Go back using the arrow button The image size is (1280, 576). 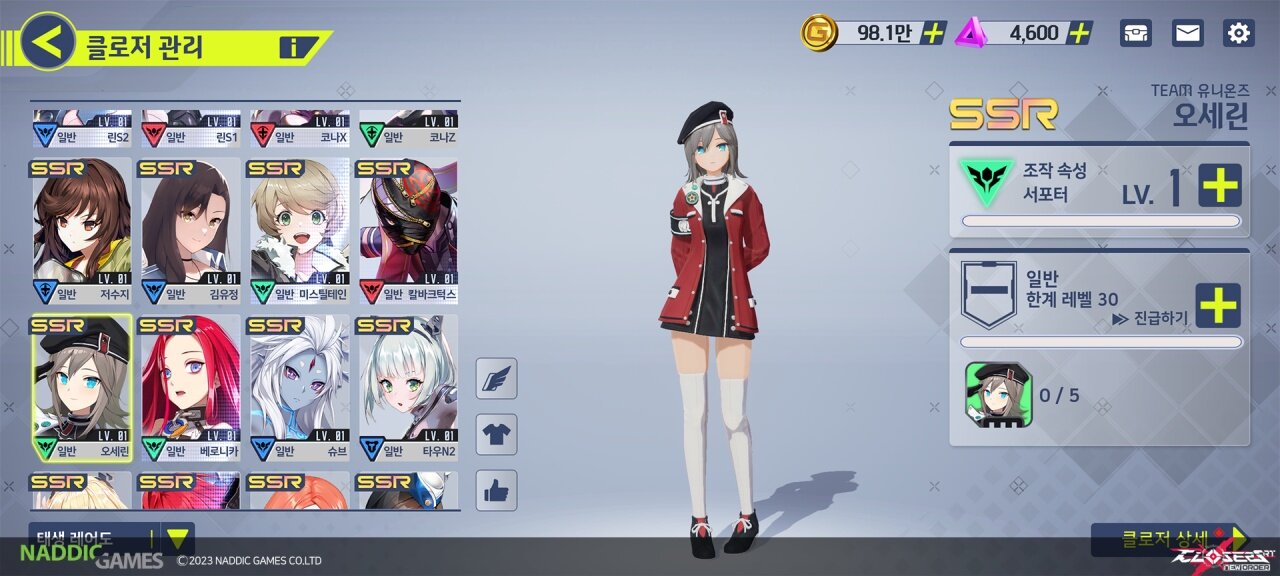point(48,41)
